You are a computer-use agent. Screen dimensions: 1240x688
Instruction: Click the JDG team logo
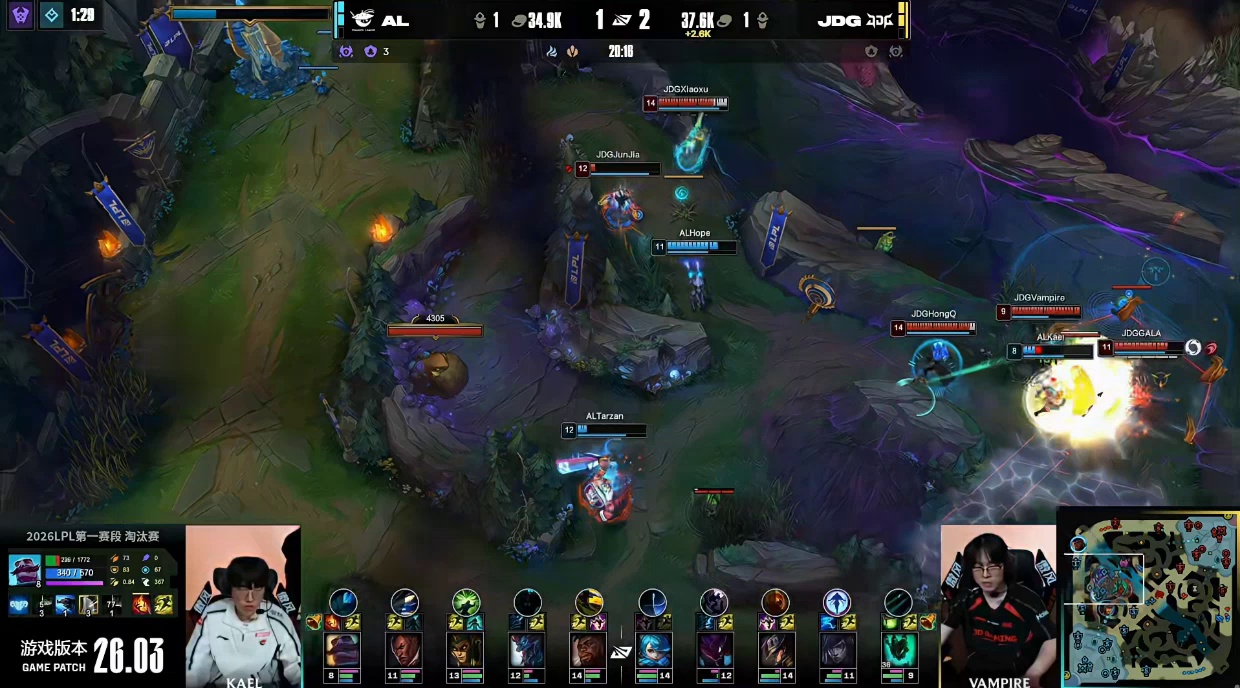(878, 20)
